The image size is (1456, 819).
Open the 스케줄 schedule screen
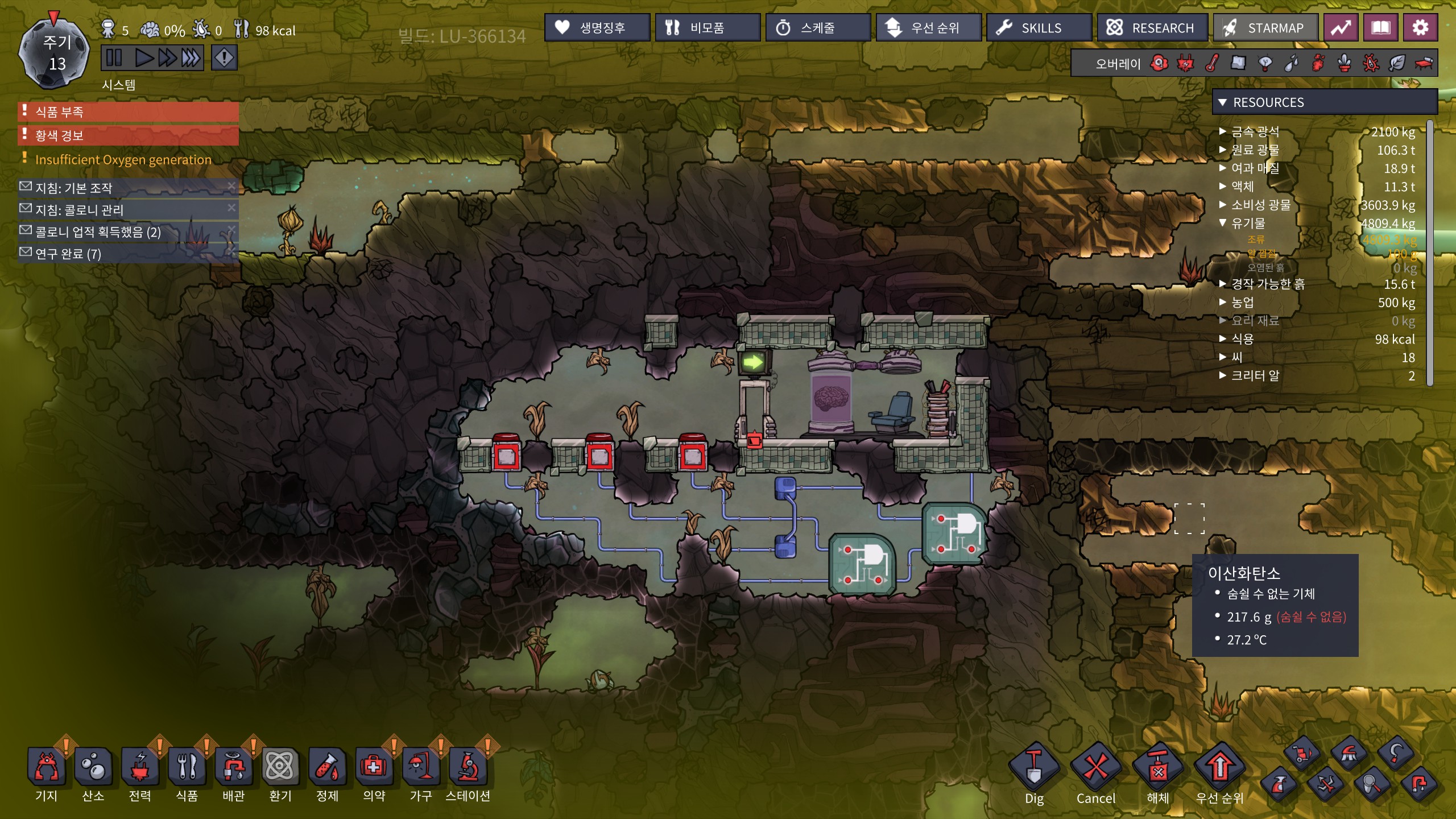(x=817, y=27)
